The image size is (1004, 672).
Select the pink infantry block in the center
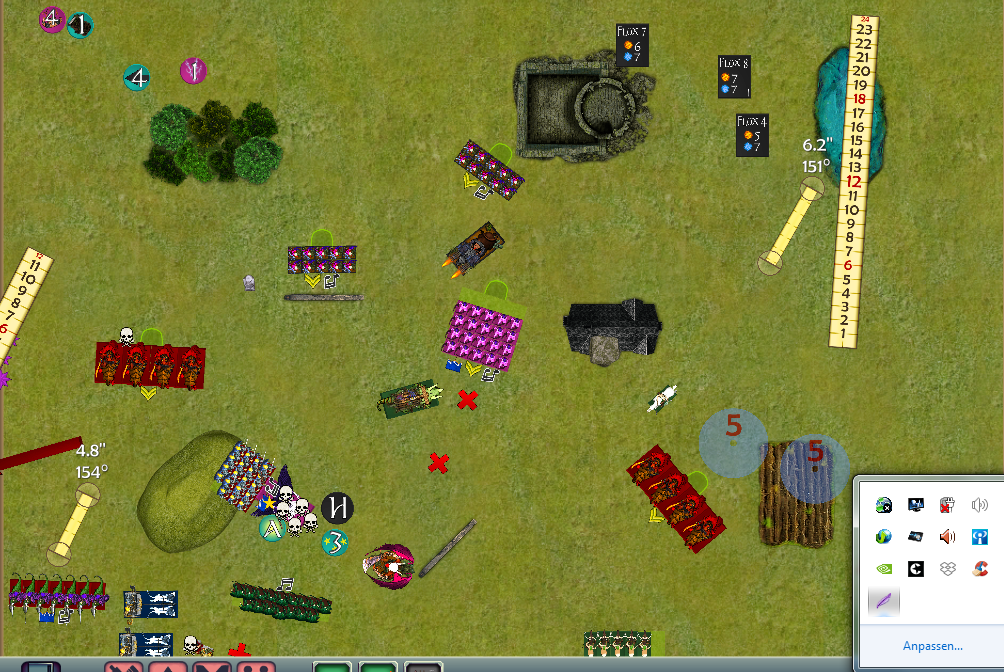click(484, 331)
